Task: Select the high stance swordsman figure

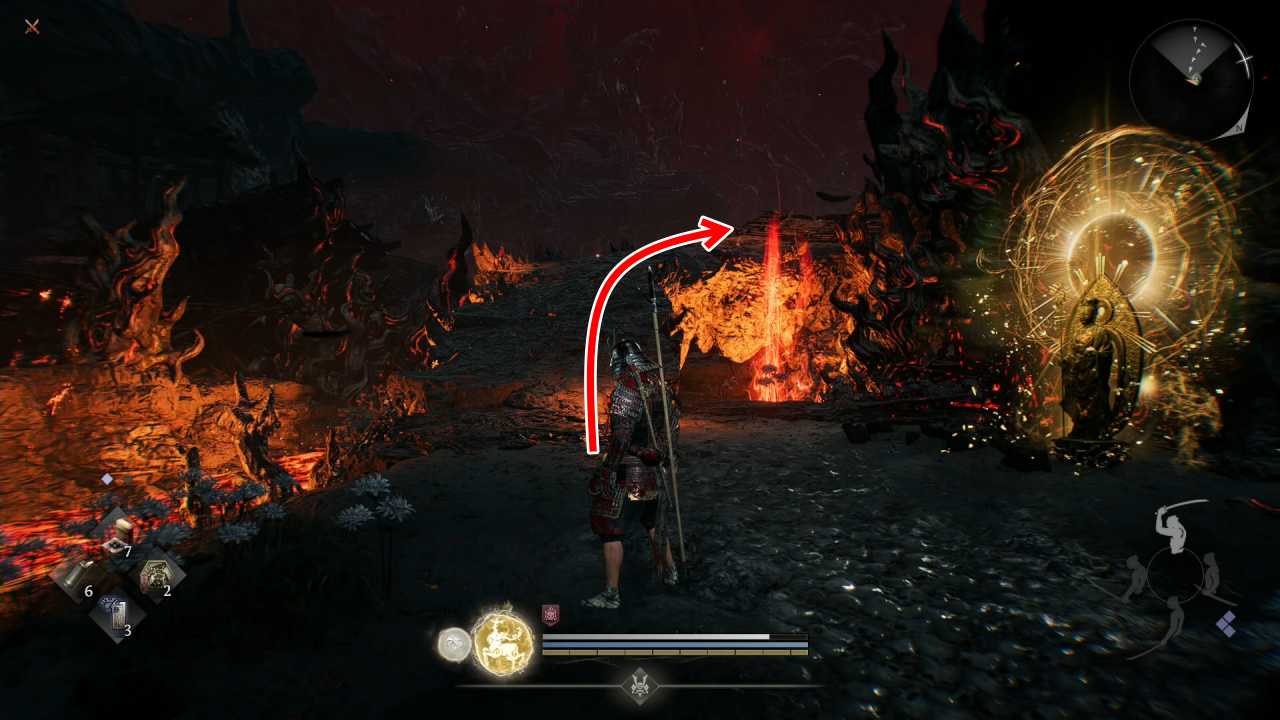Action: click(1171, 523)
